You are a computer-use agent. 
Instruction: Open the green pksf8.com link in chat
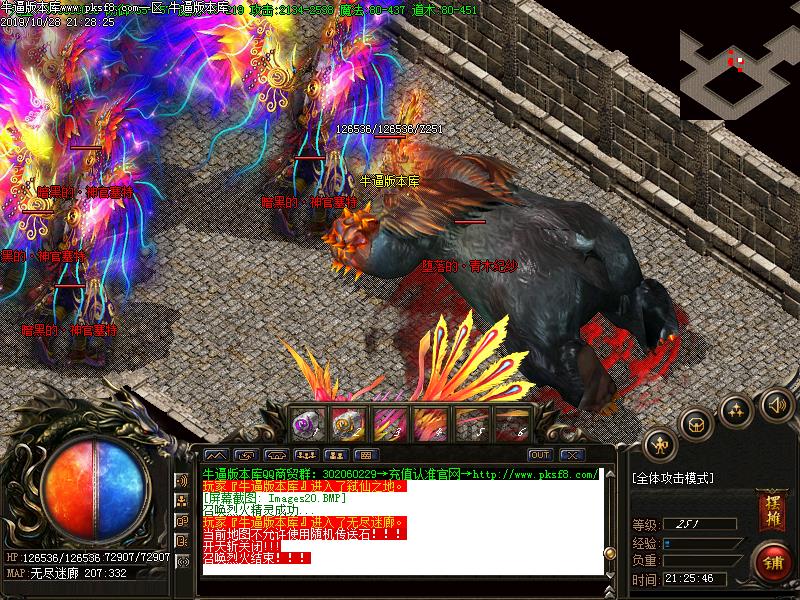(x=535, y=474)
